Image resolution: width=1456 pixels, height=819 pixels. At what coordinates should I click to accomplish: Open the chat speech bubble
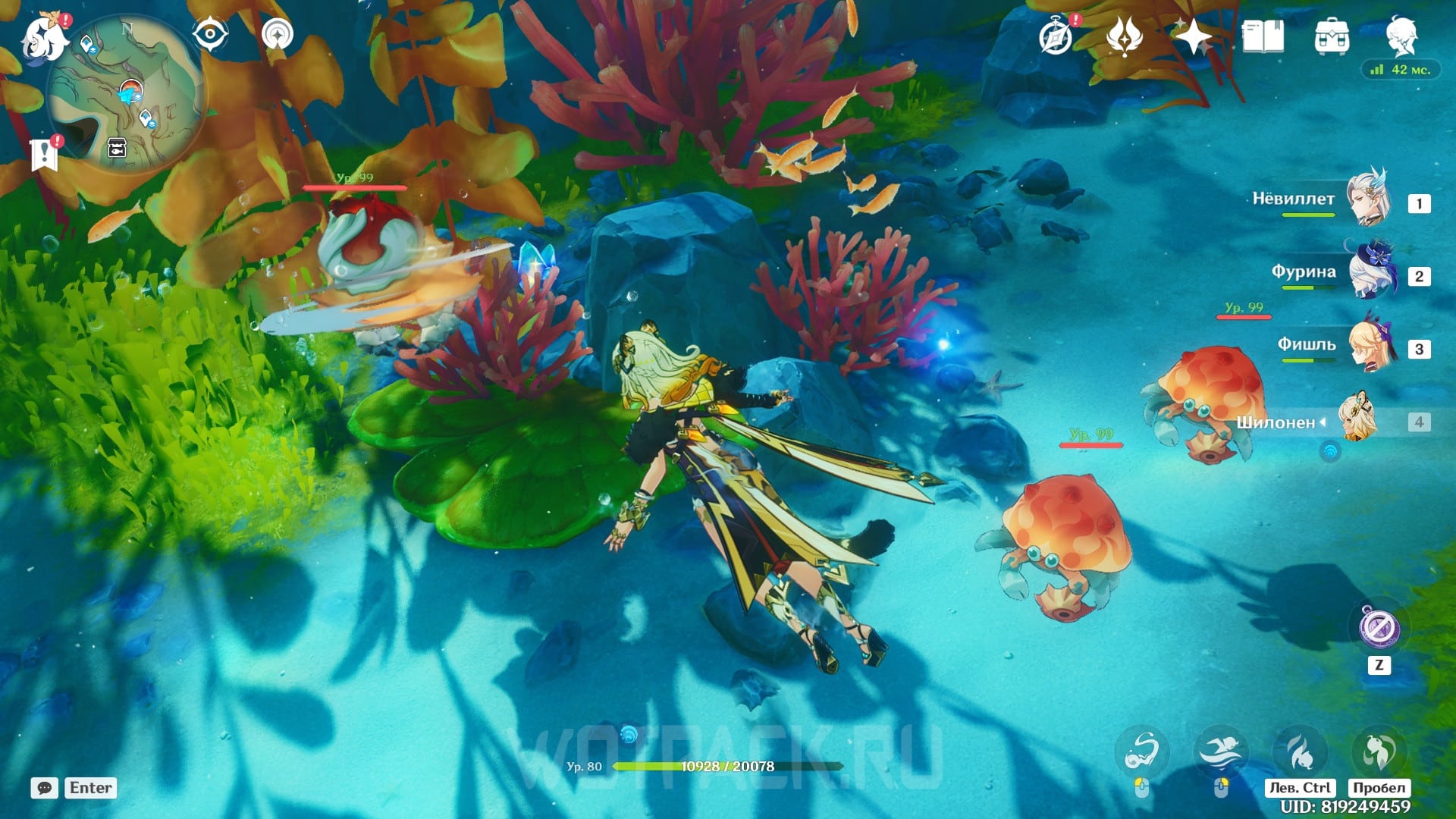45,788
